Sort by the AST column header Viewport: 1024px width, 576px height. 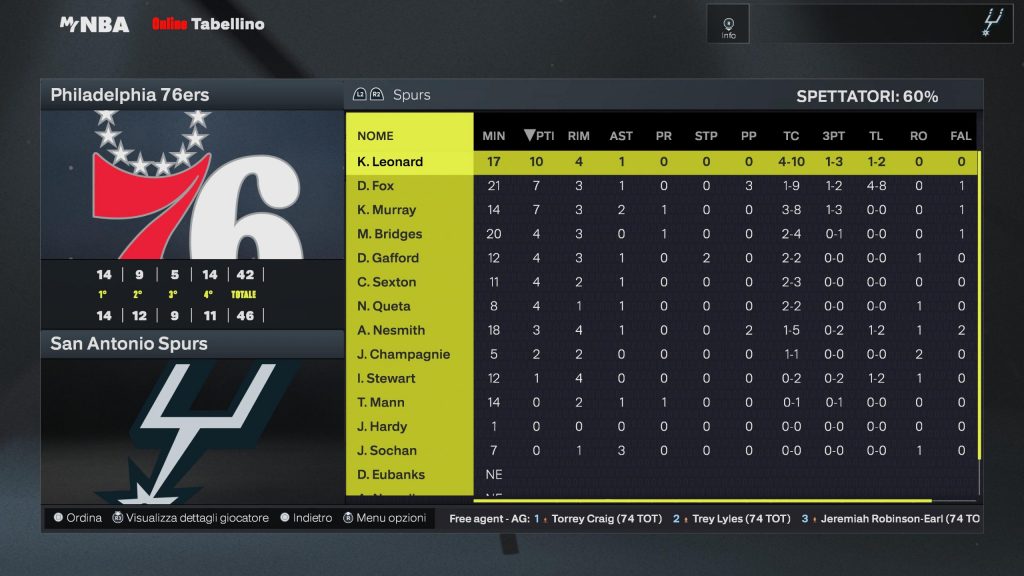click(x=621, y=136)
